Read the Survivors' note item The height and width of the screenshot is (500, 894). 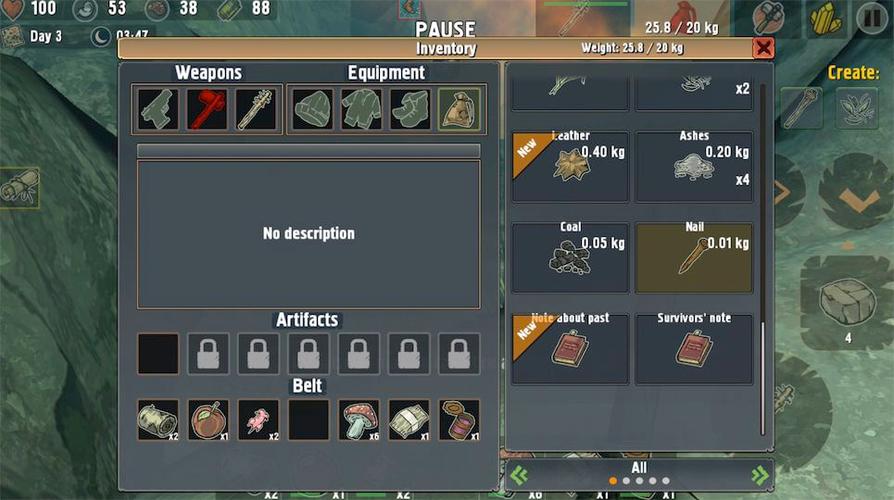click(x=694, y=348)
